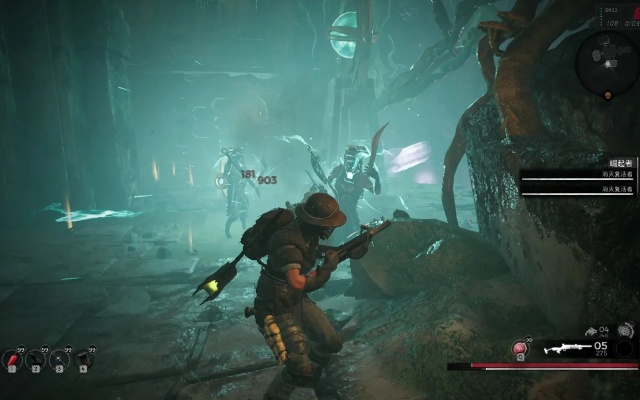Use the quick slot 4 item
The image size is (640, 400).
[x=83, y=358]
